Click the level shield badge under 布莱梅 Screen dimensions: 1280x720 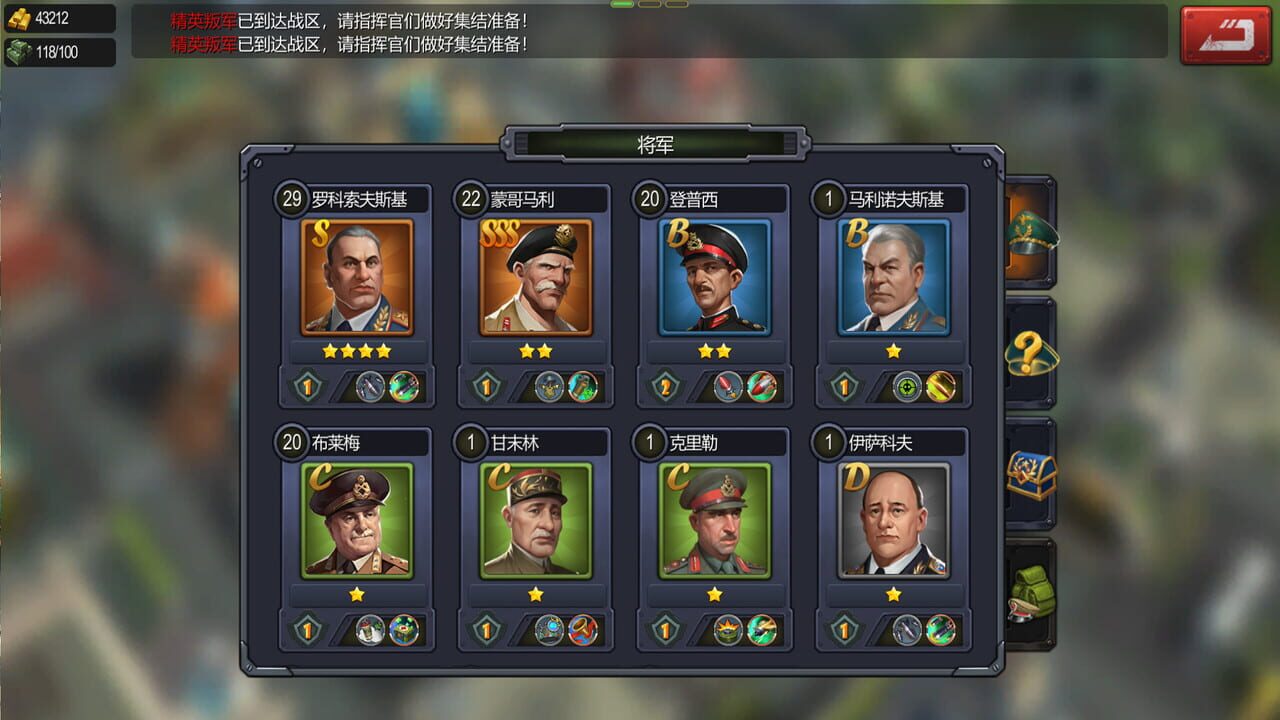(x=307, y=629)
